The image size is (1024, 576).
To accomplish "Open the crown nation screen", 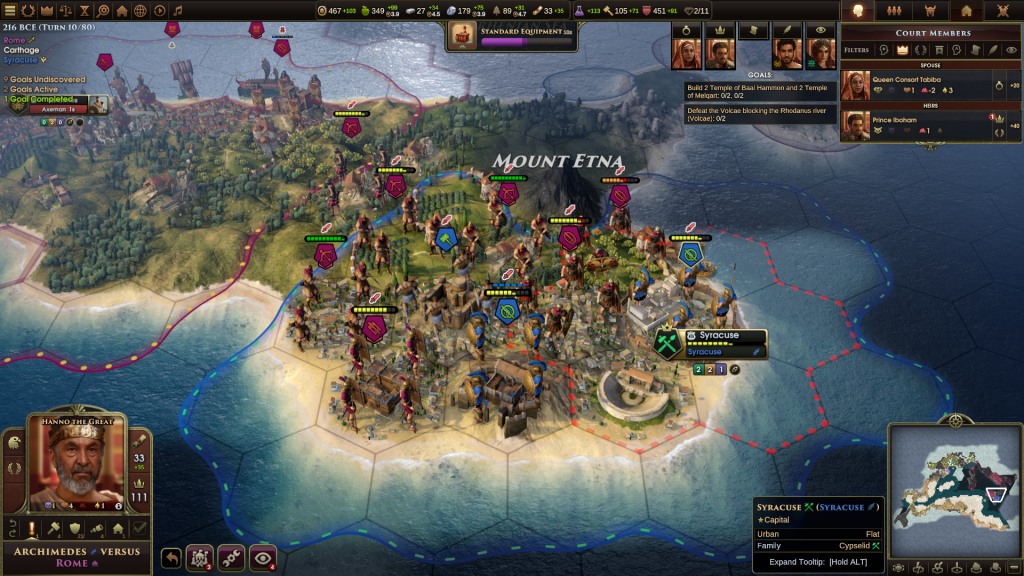I will [x=46, y=11].
